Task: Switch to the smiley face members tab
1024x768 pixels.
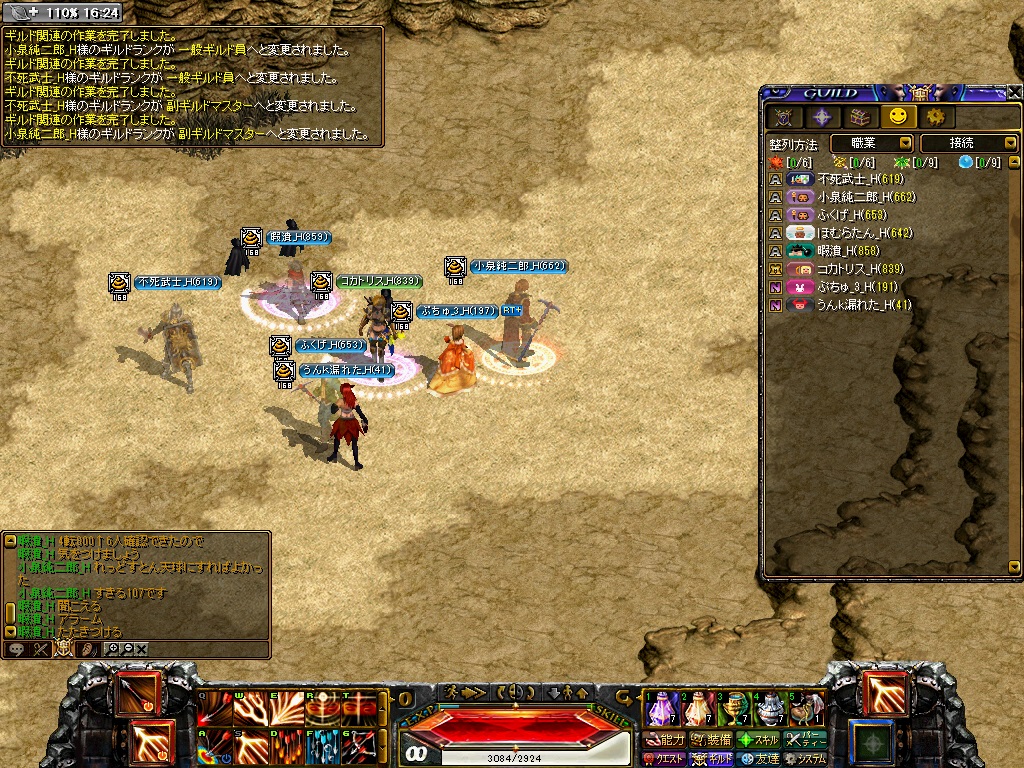Action: tap(897, 117)
